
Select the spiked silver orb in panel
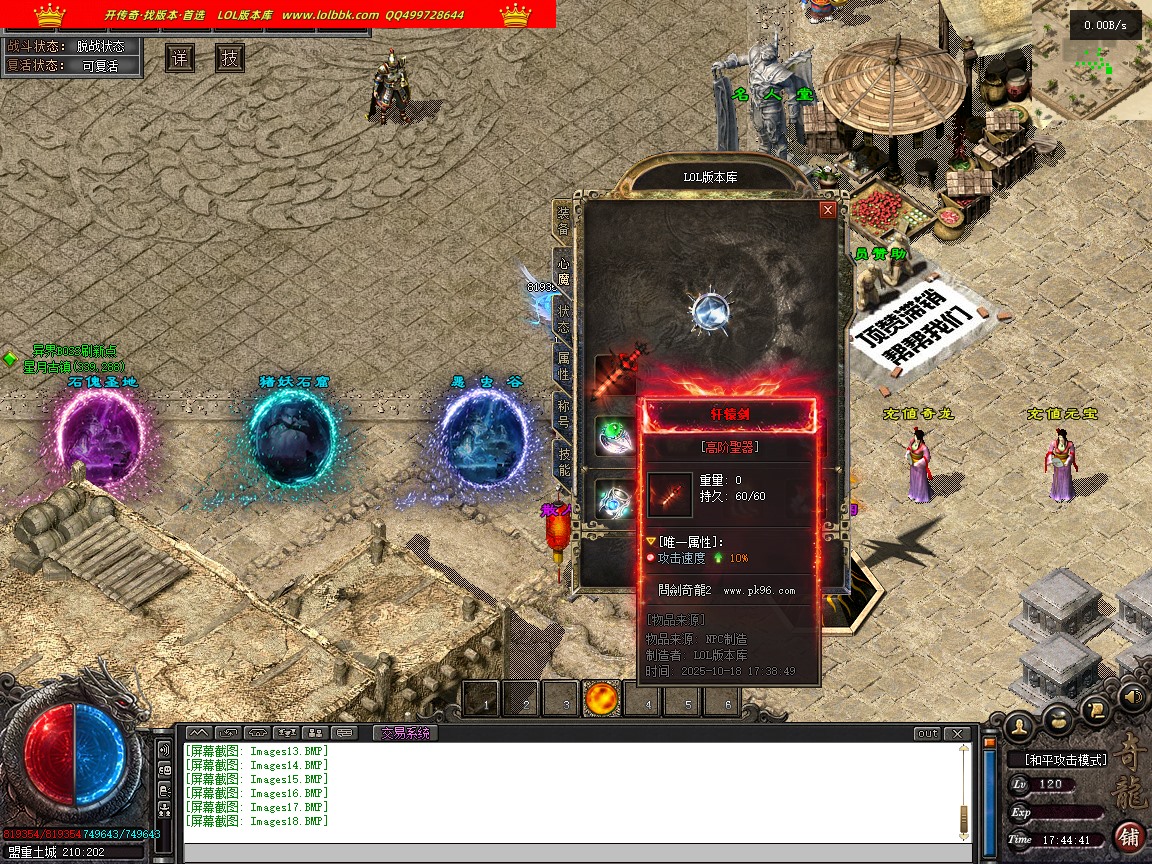click(711, 309)
